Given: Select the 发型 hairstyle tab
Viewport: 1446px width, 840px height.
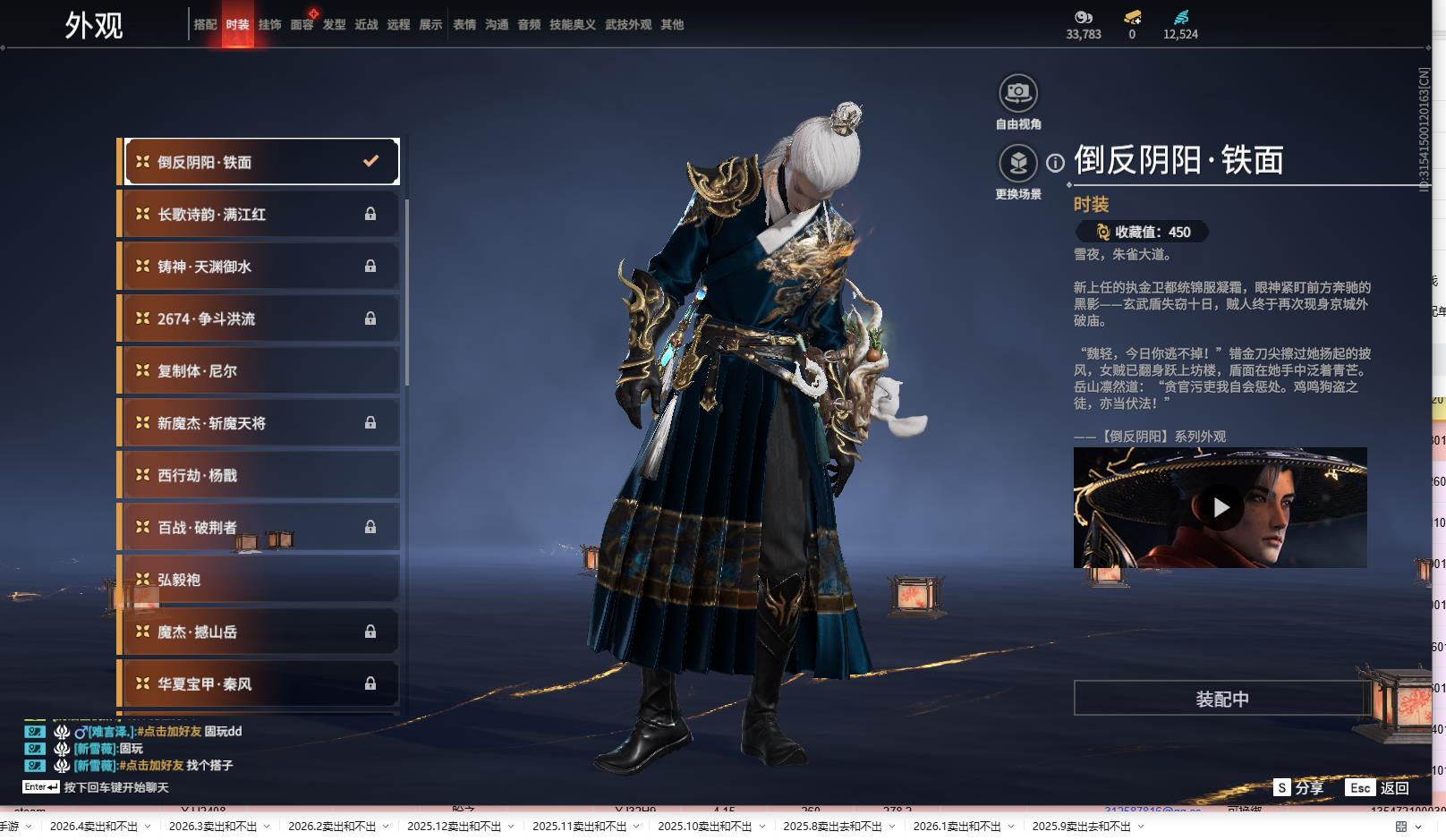Looking at the screenshot, I should (334, 25).
